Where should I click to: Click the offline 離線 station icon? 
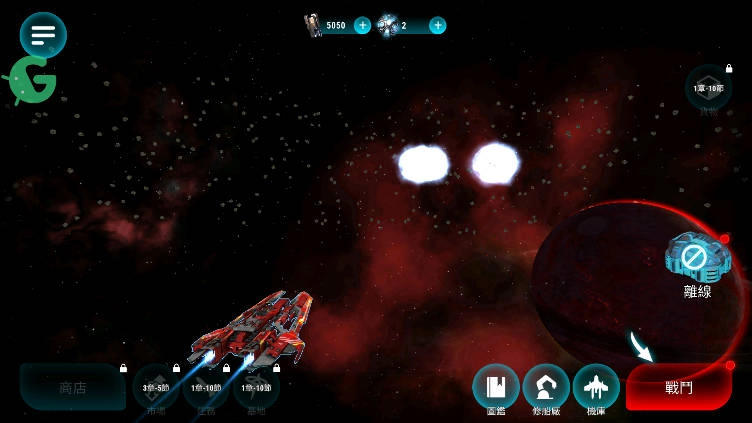point(696,258)
